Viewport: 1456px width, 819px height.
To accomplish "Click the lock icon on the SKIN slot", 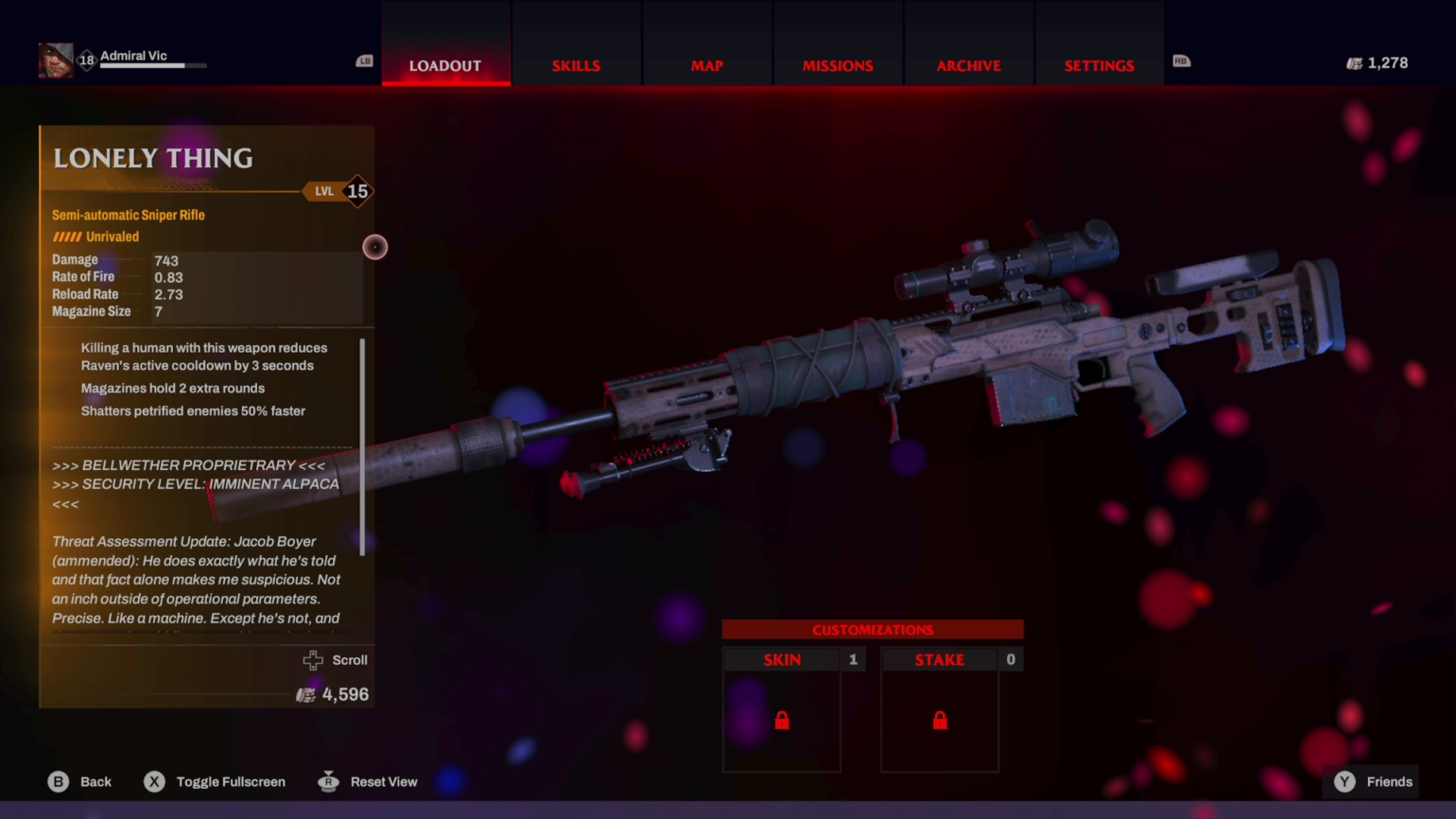I will point(782,720).
